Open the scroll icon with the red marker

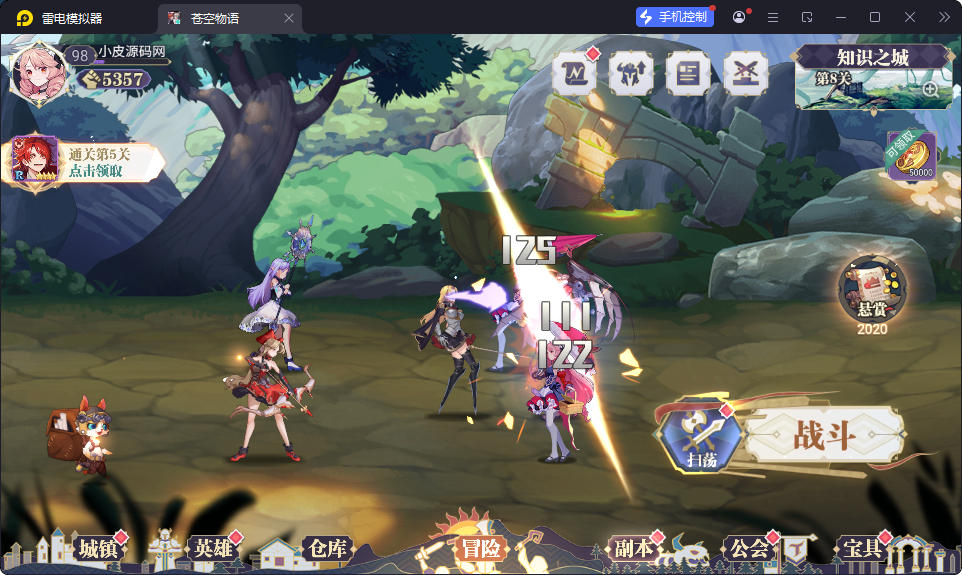click(x=575, y=73)
